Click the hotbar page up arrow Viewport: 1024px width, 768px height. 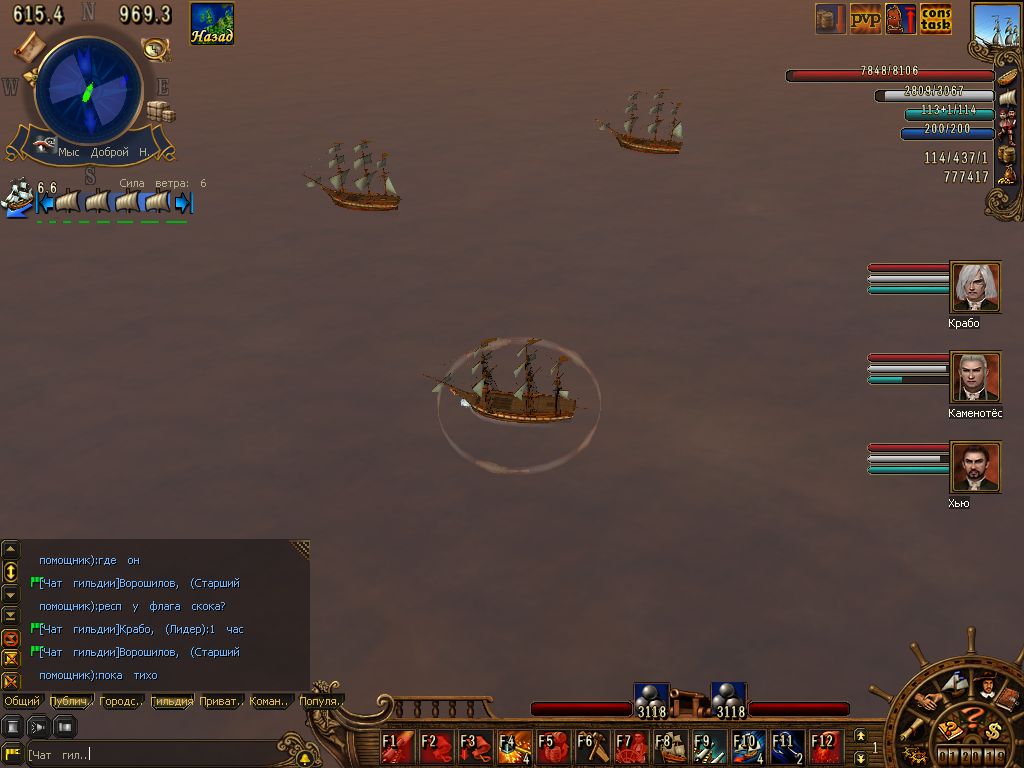860,736
